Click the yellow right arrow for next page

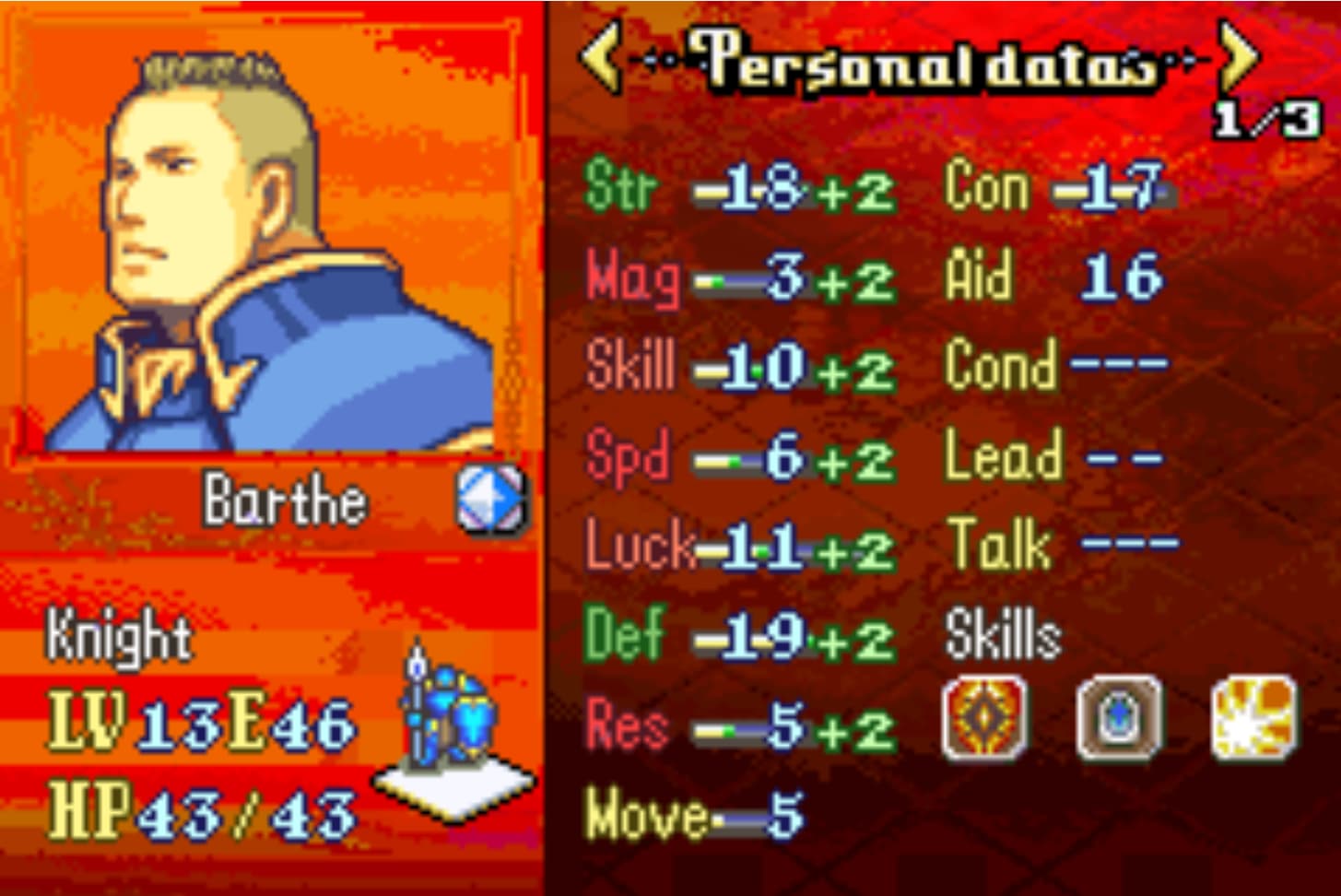(x=1240, y=58)
